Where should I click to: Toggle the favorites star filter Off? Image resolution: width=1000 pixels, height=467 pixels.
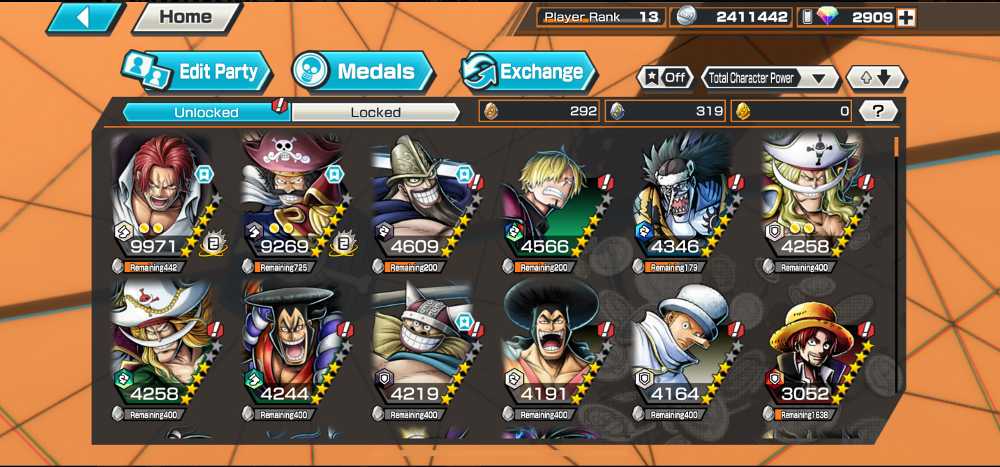coord(665,77)
